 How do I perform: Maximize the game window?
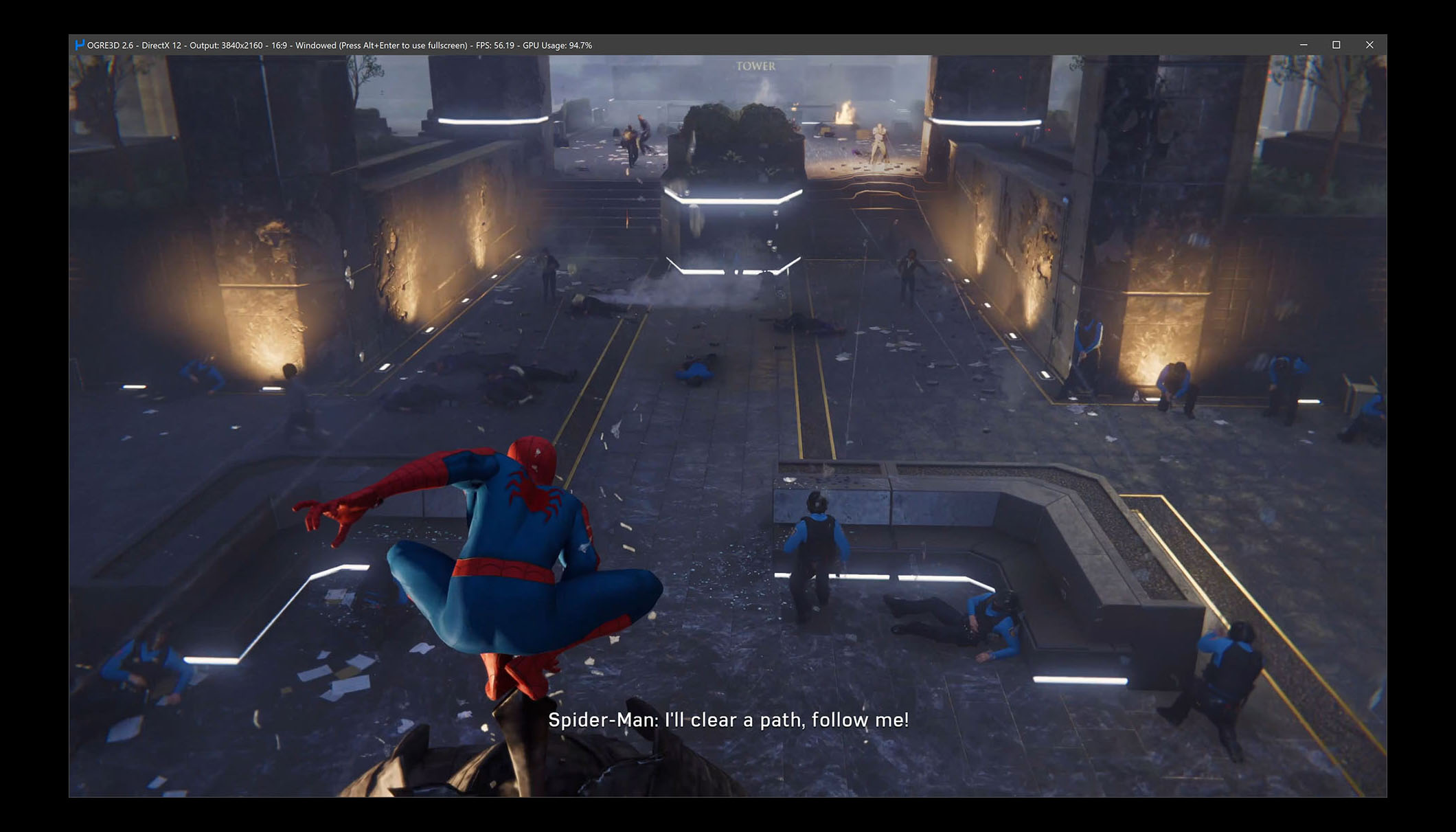point(1336,45)
